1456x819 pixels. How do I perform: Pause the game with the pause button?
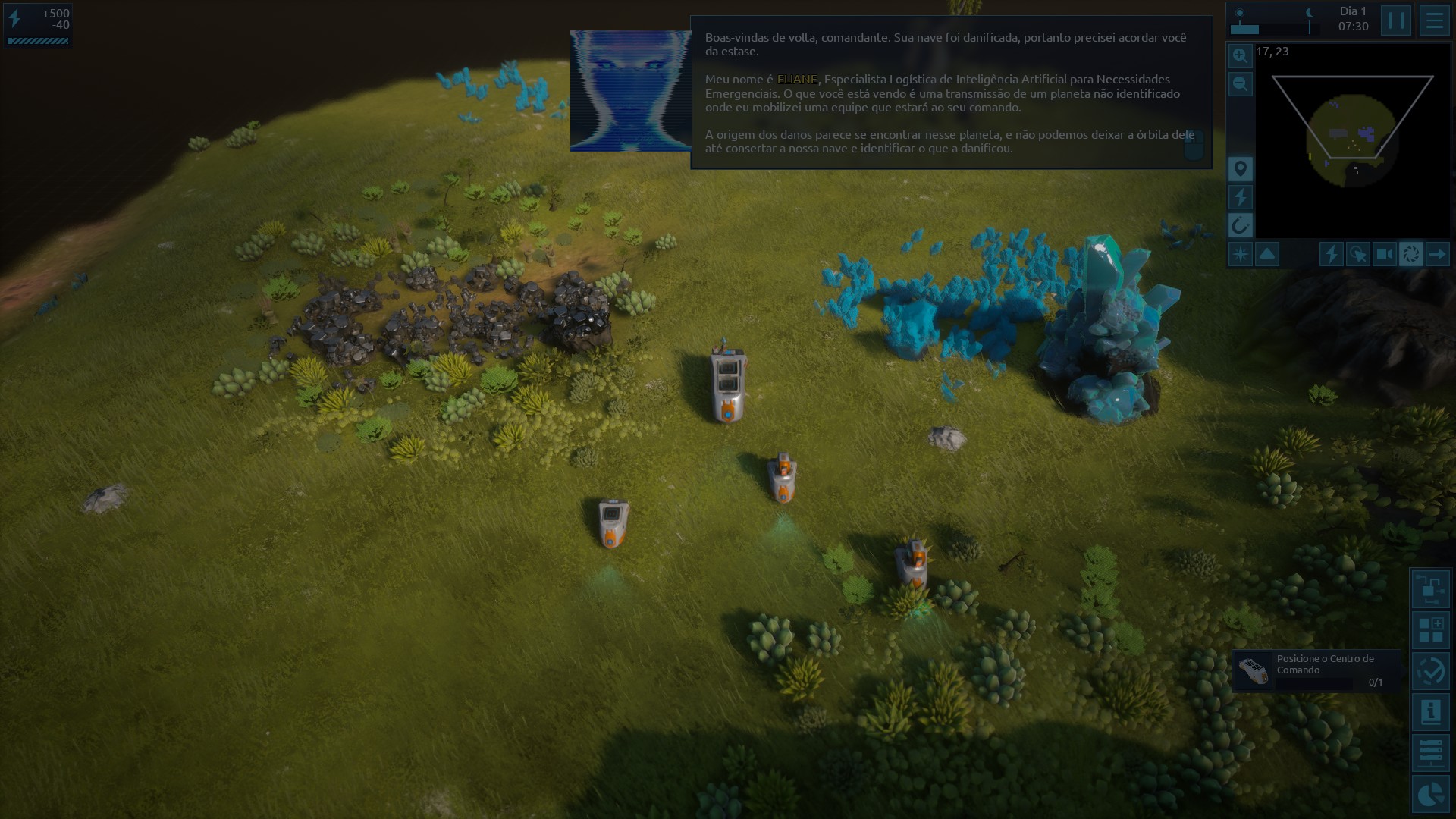tap(1395, 20)
